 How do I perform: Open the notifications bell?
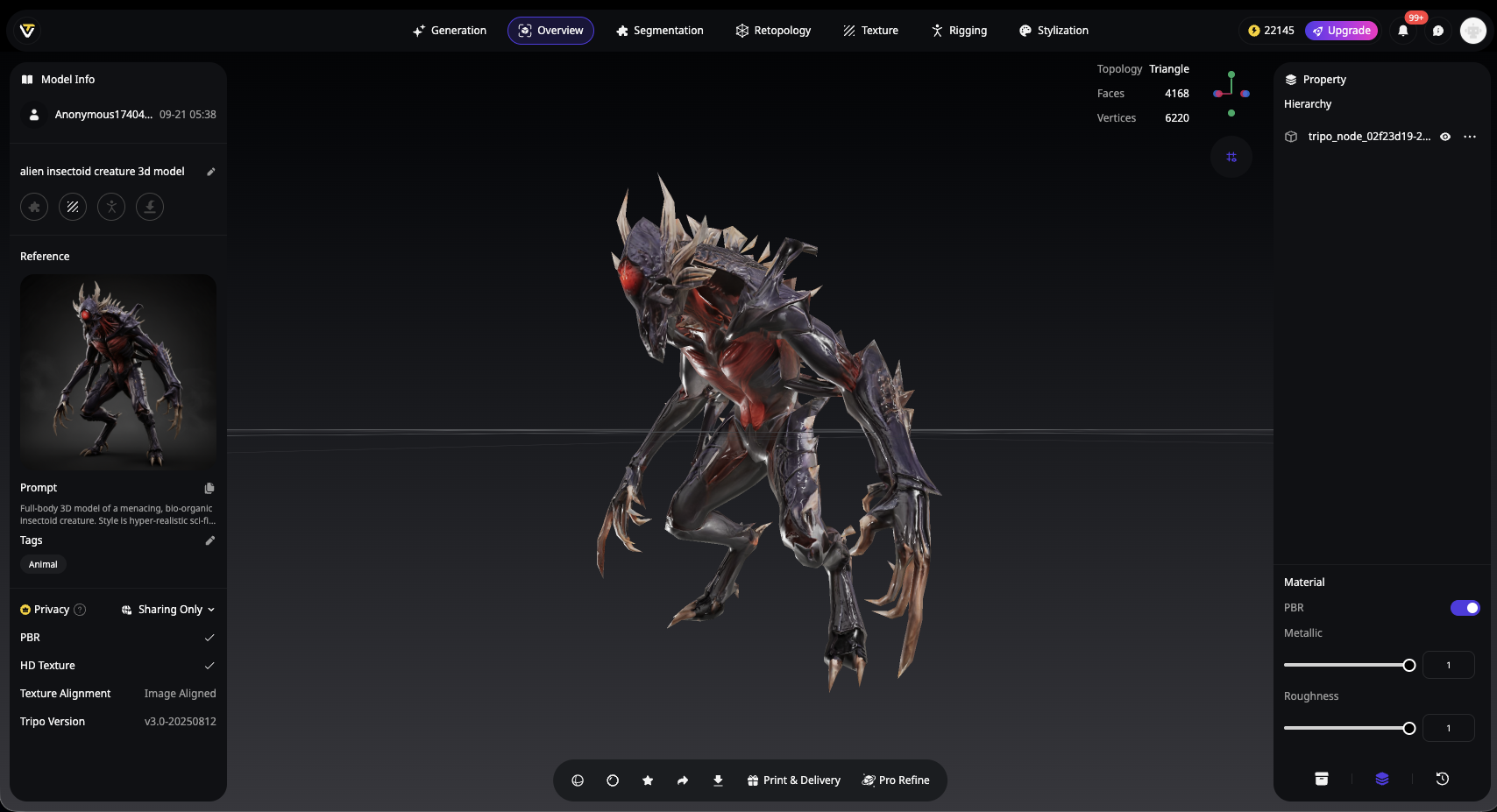coord(1403,31)
